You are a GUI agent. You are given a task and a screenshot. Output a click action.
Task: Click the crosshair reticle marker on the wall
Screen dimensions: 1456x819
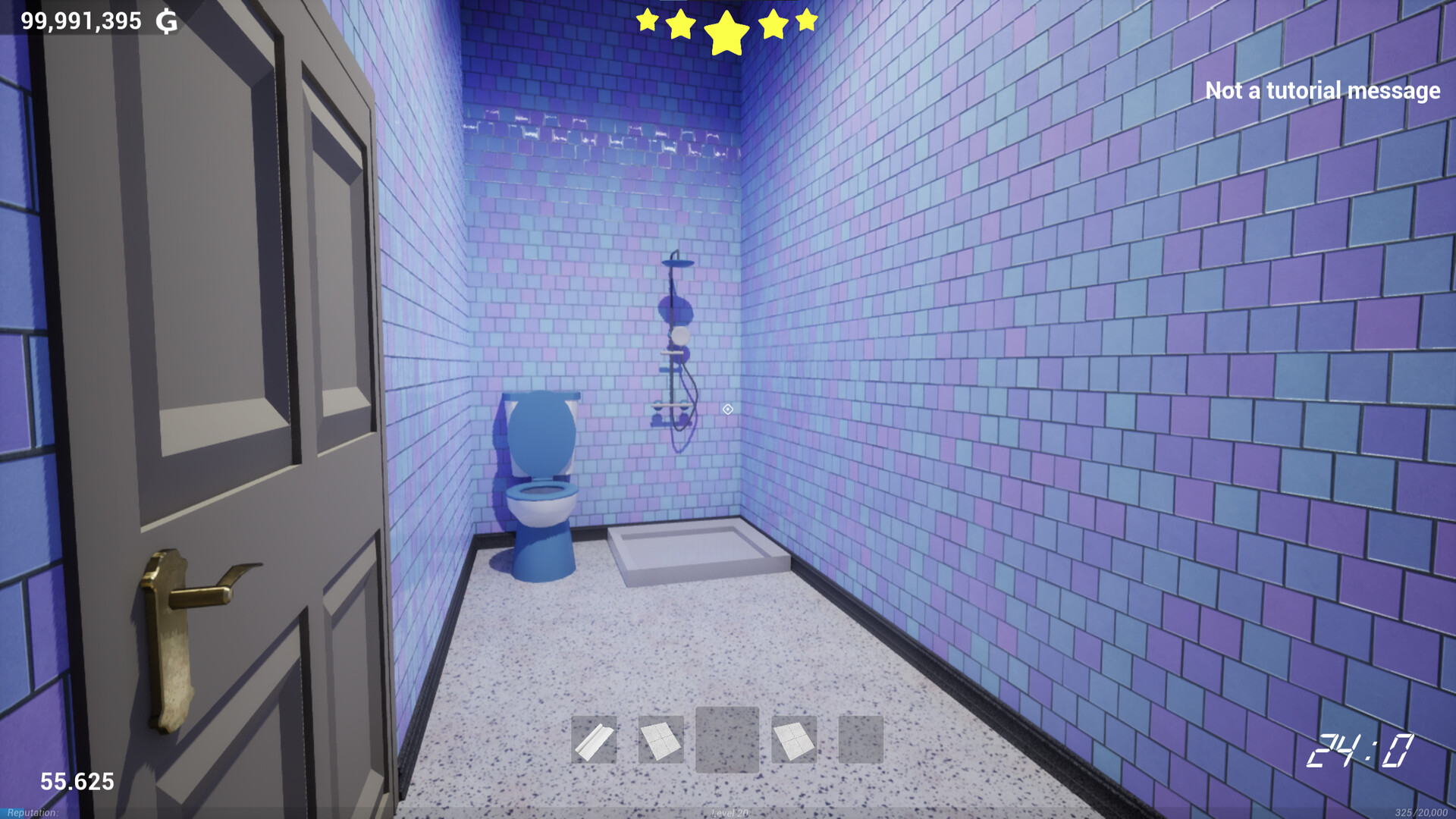pyautogui.click(x=728, y=409)
